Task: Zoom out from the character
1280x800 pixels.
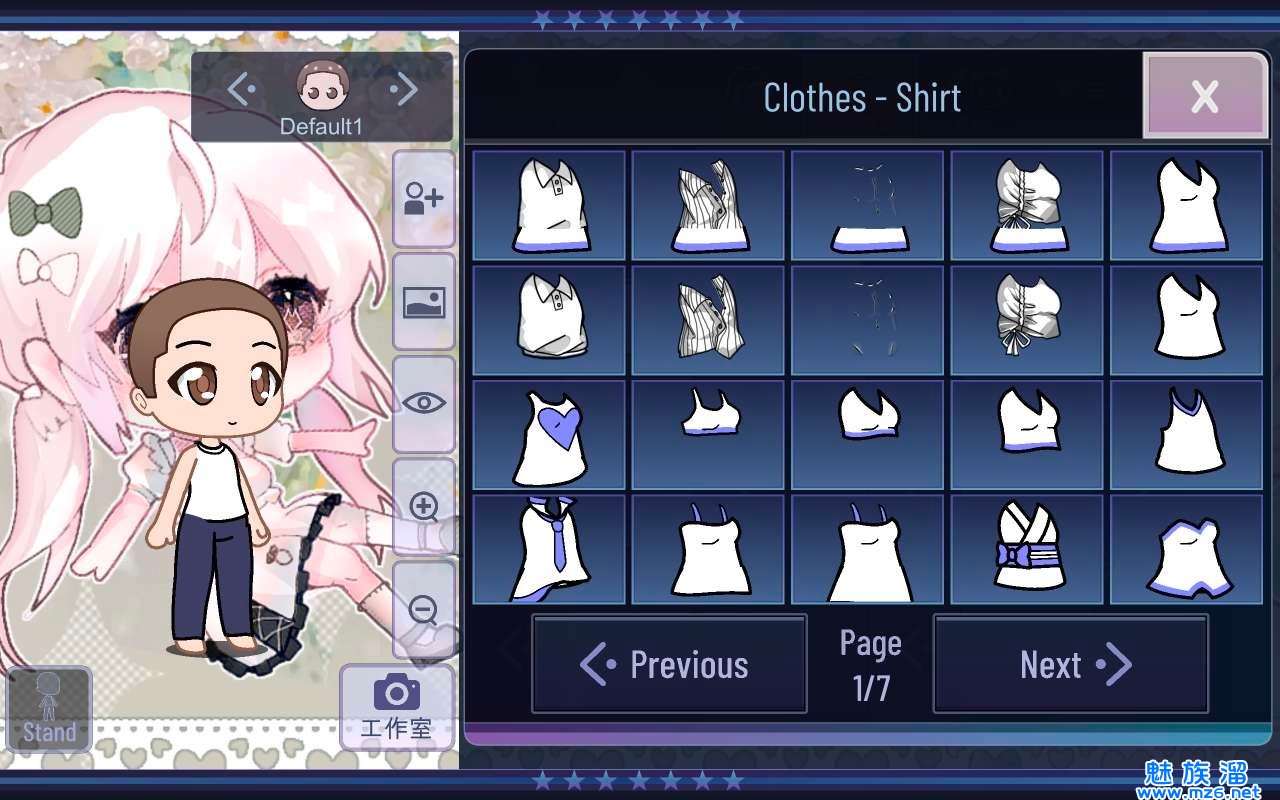Action: 424,609
